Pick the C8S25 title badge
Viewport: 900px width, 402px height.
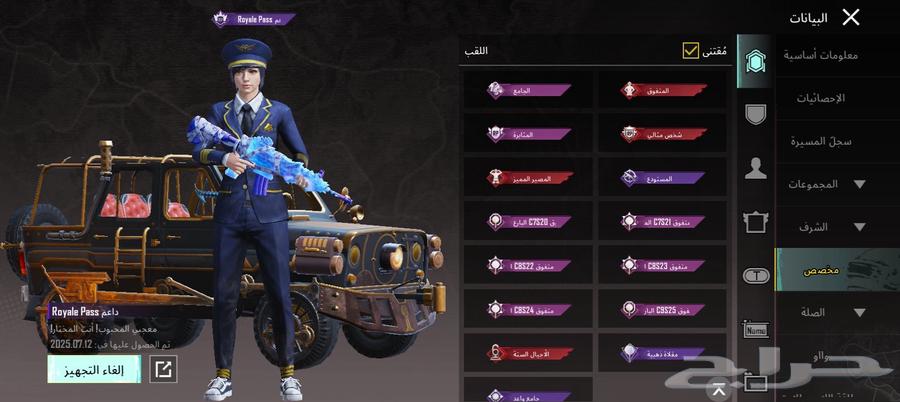tap(662, 309)
